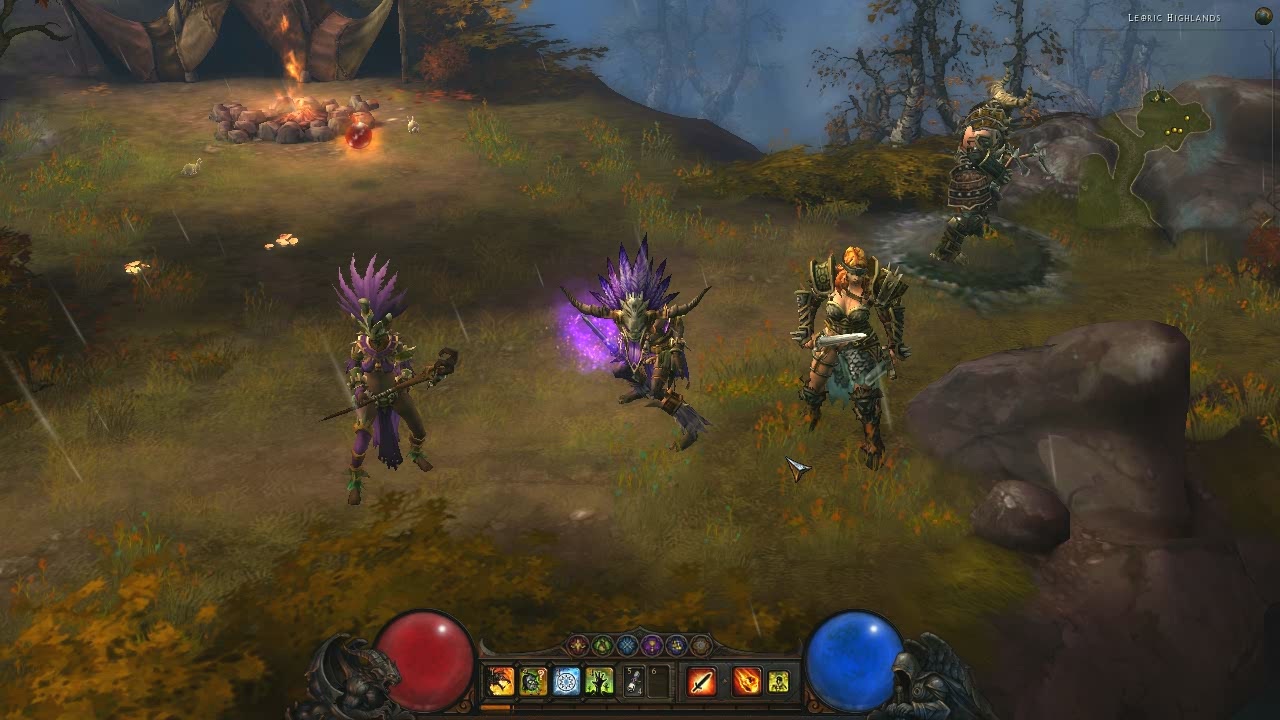Cast the blue circular rune skill

(x=566, y=682)
